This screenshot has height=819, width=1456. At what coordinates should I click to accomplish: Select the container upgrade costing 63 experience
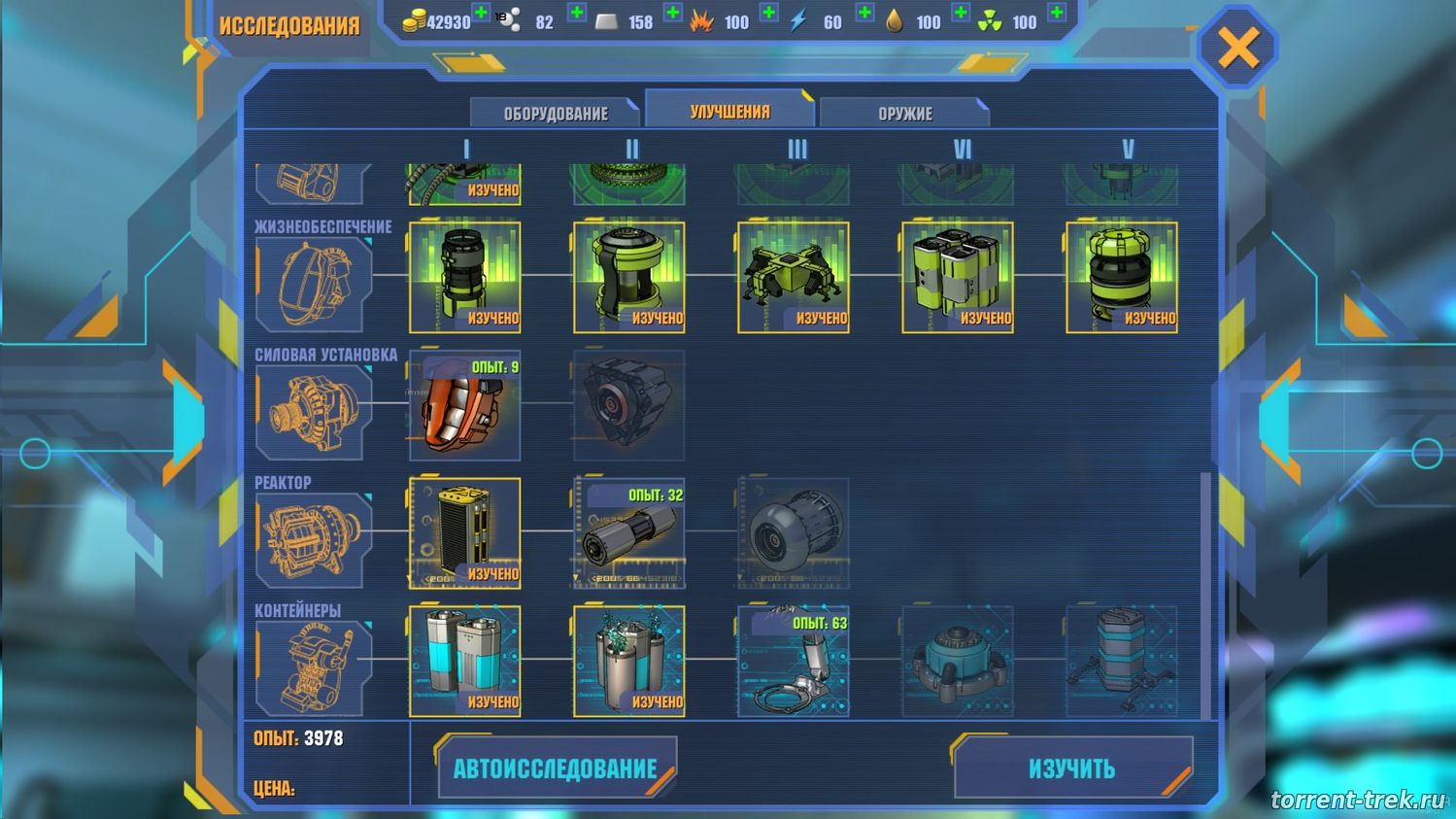tap(793, 661)
